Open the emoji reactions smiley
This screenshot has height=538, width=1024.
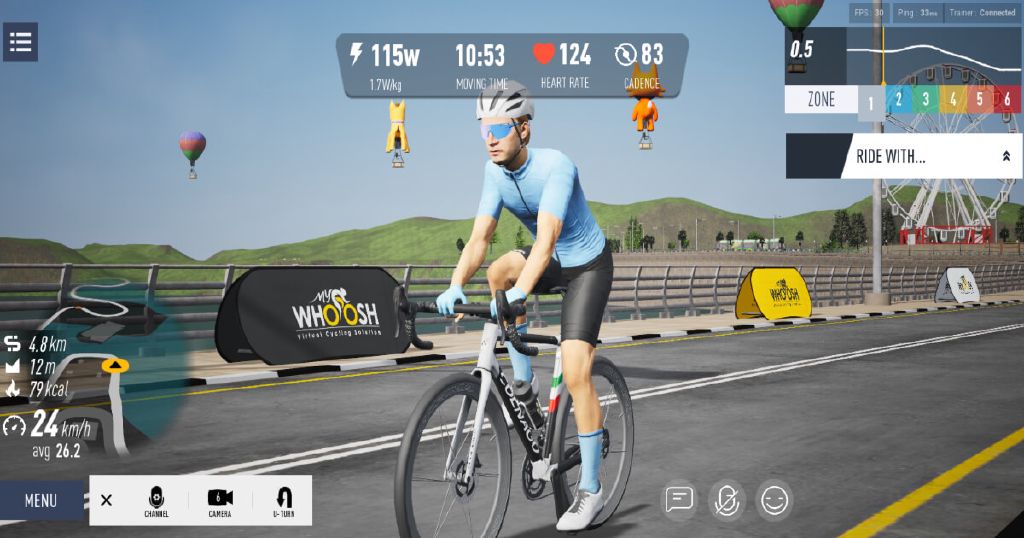[775, 500]
